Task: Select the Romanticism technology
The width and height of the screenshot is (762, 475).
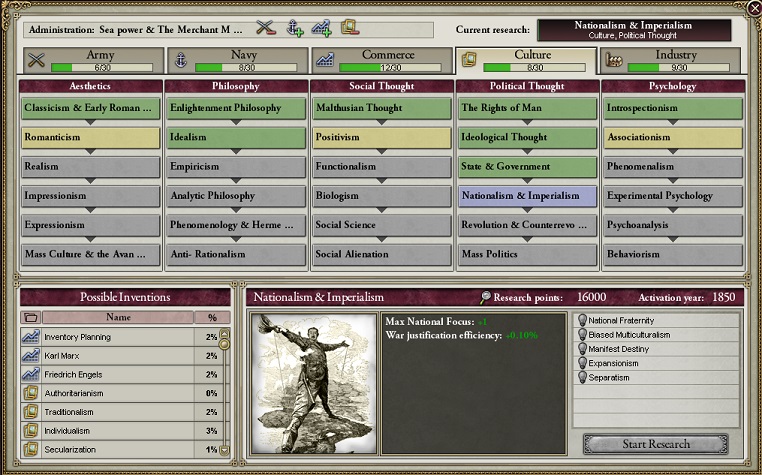Action: click(90, 137)
